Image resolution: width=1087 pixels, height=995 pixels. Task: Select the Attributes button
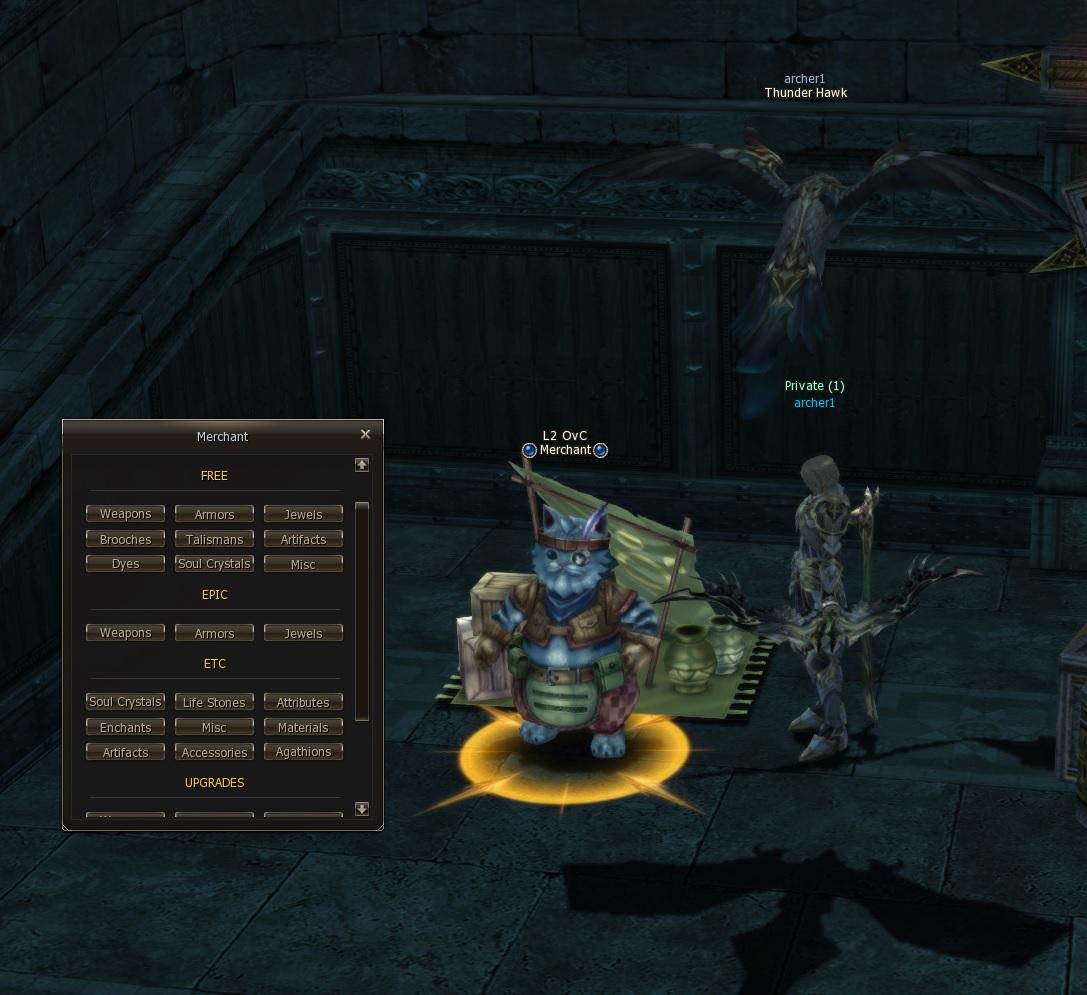(x=303, y=702)
